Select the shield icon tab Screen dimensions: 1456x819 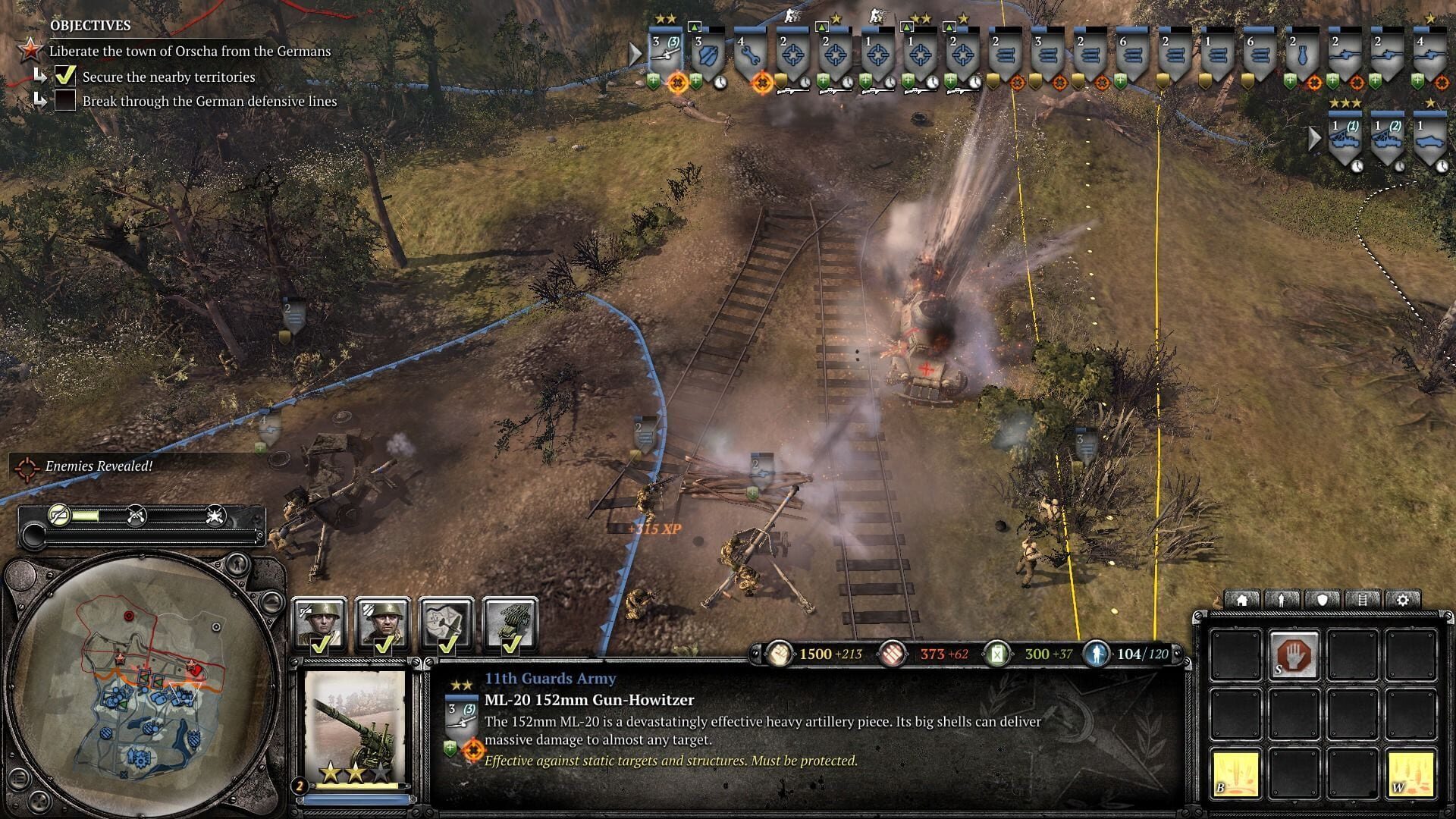pos(1323,600)
